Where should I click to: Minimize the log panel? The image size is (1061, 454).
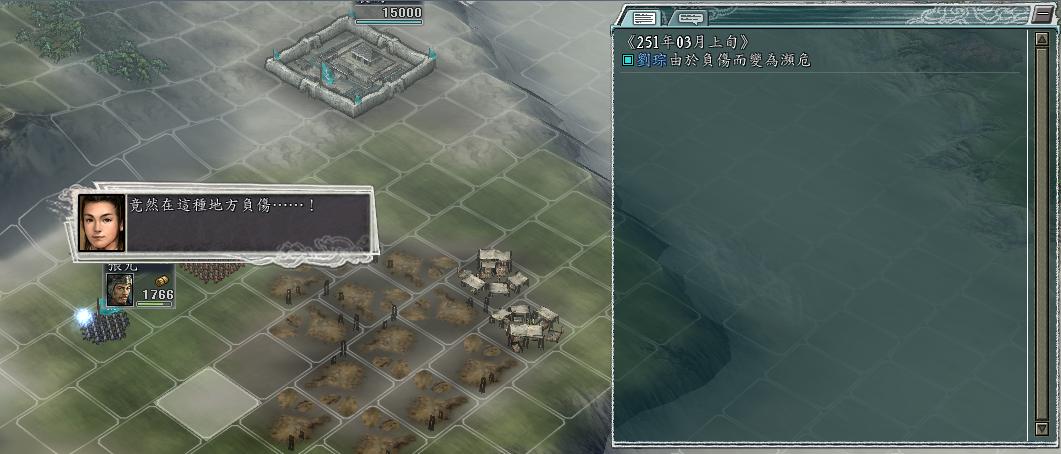[1042, 16]
